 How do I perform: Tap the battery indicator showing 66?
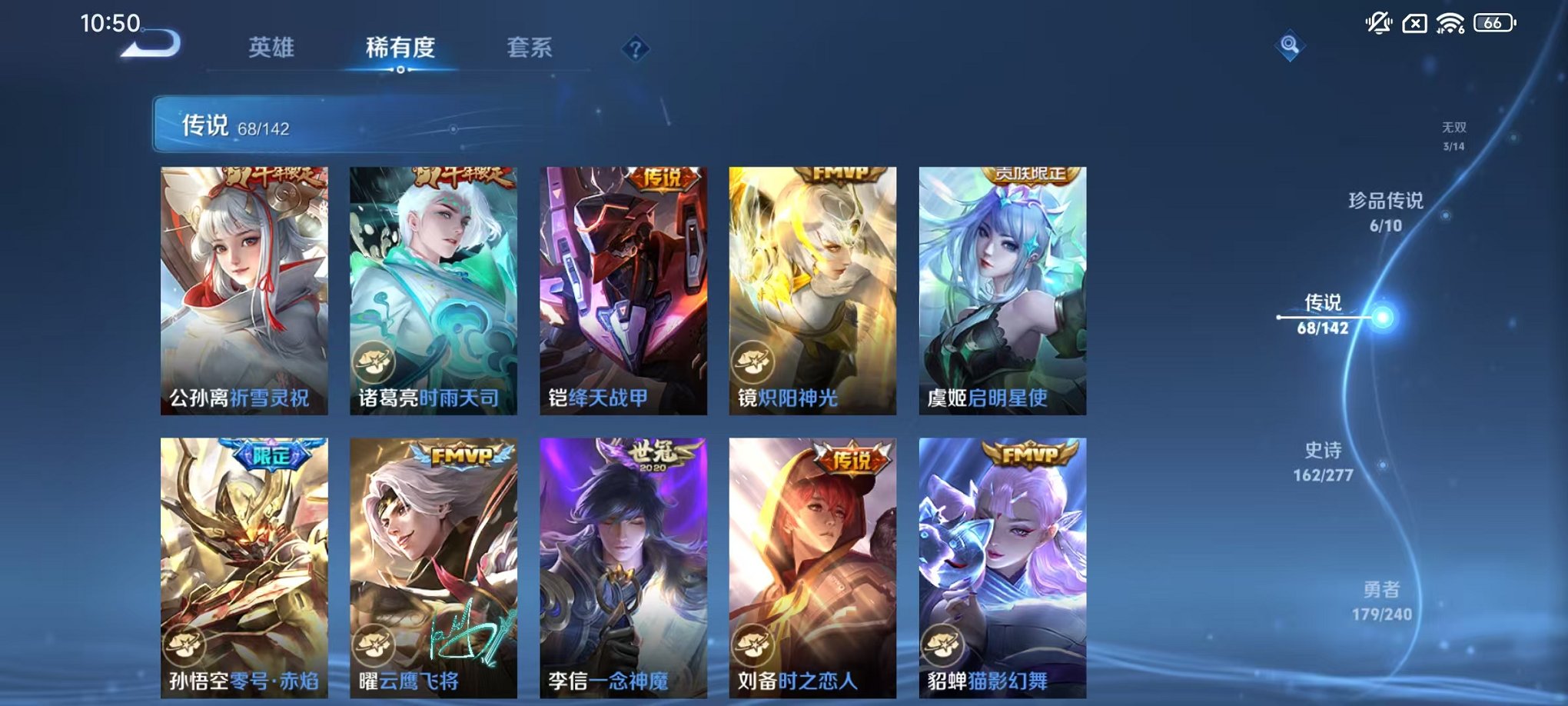[x=1493, y=22]
